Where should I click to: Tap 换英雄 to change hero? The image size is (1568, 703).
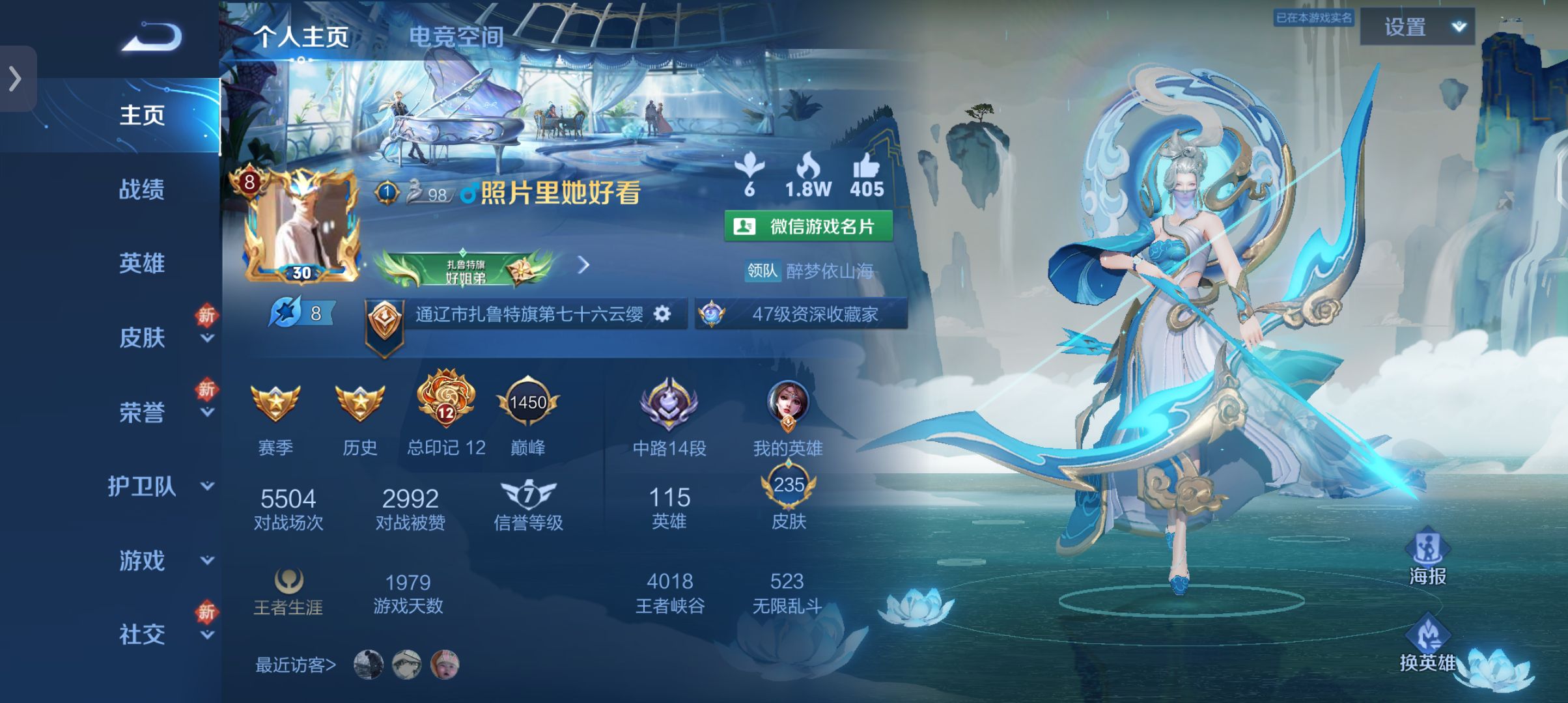click(x=1427, y=644)
